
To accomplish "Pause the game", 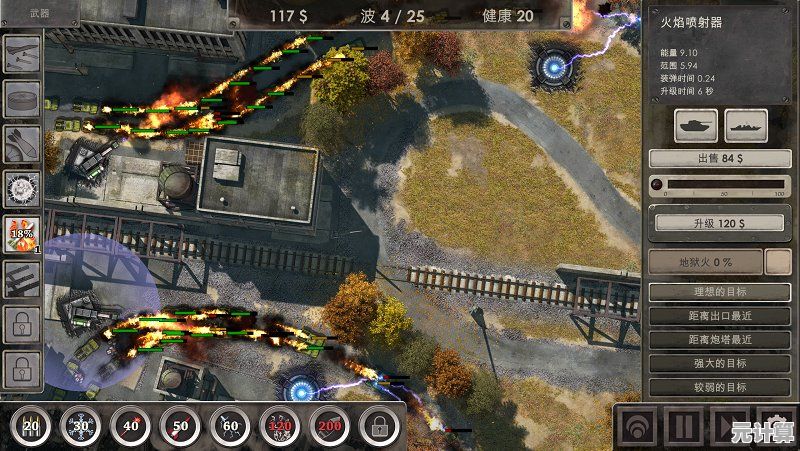I will (x=684, y=426).
